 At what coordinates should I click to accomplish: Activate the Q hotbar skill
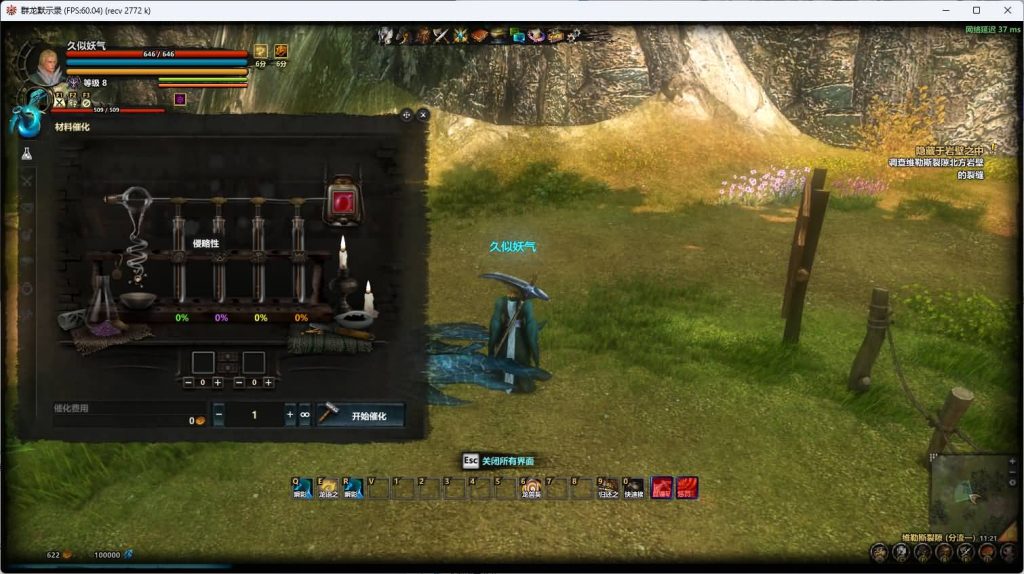tap(302, 488)
